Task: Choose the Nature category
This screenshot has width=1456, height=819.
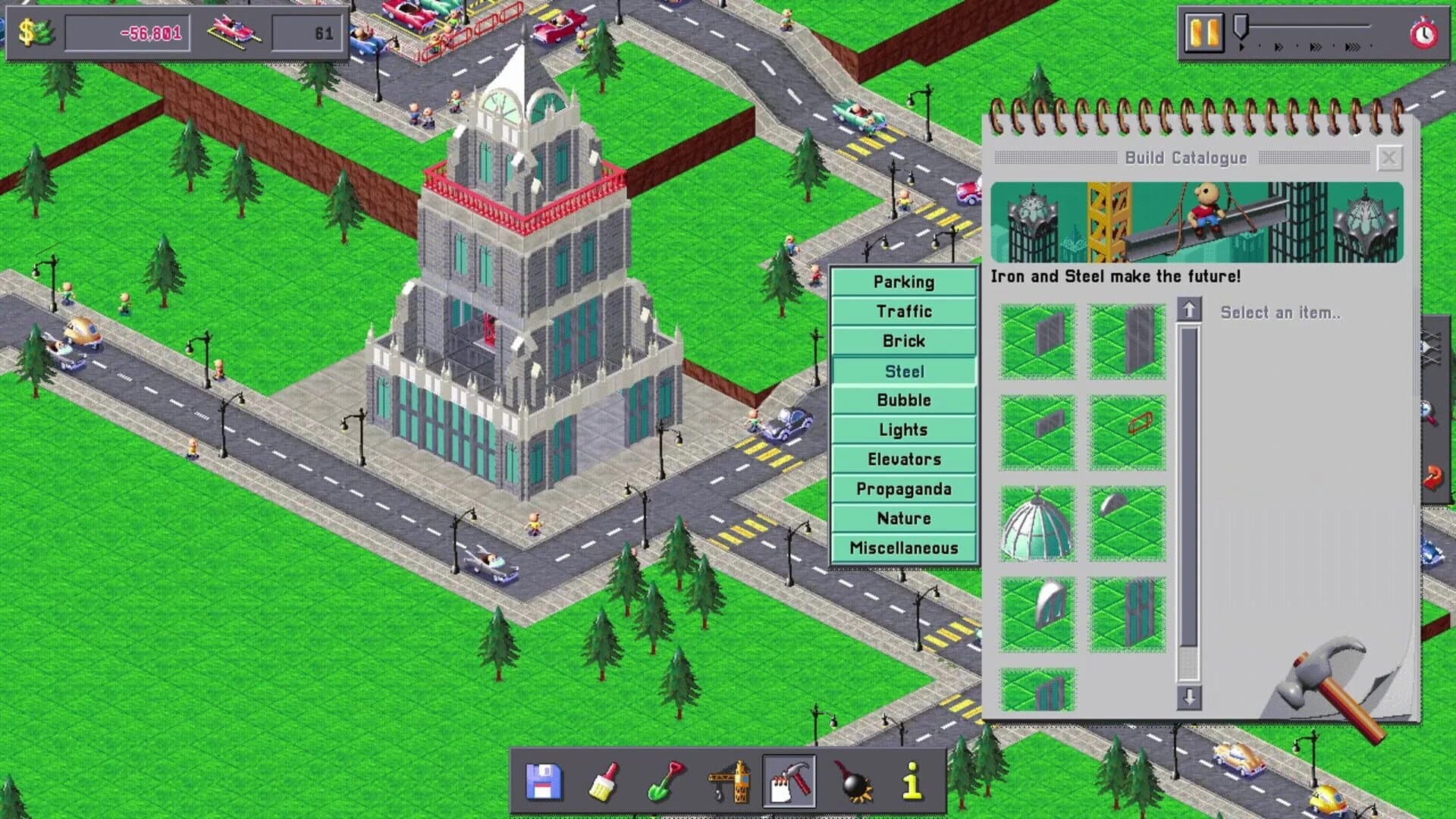Action: (903, 518)
